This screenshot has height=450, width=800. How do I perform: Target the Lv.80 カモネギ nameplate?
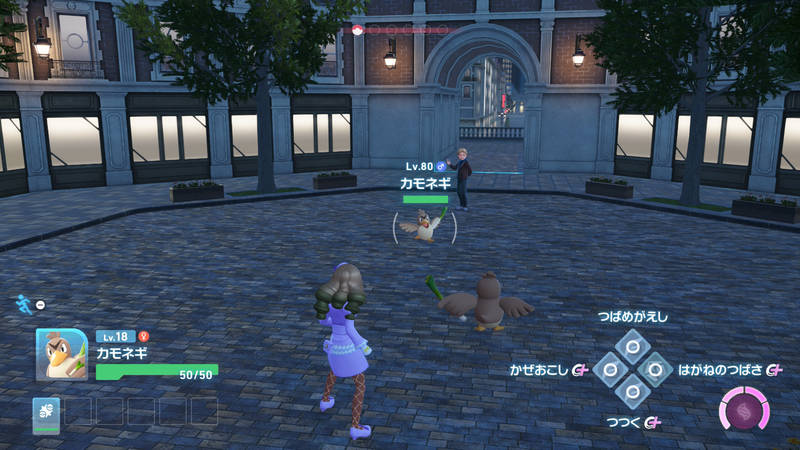(x=426, y=182)
